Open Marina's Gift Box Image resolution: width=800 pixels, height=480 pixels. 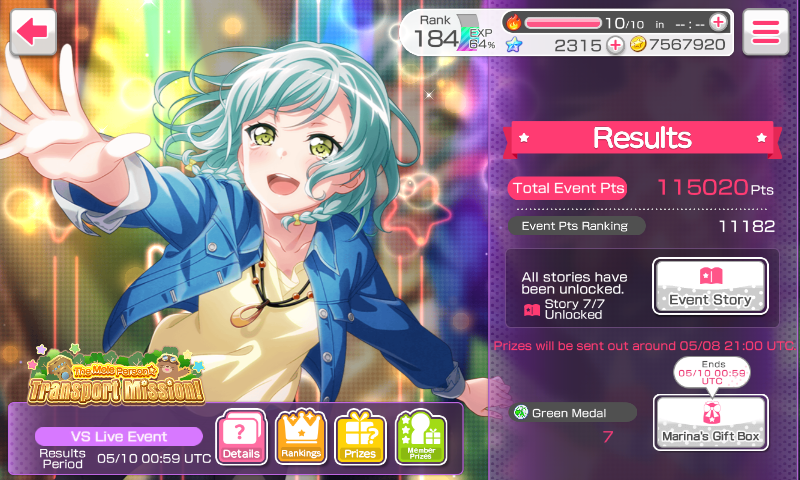pos(710,423)
